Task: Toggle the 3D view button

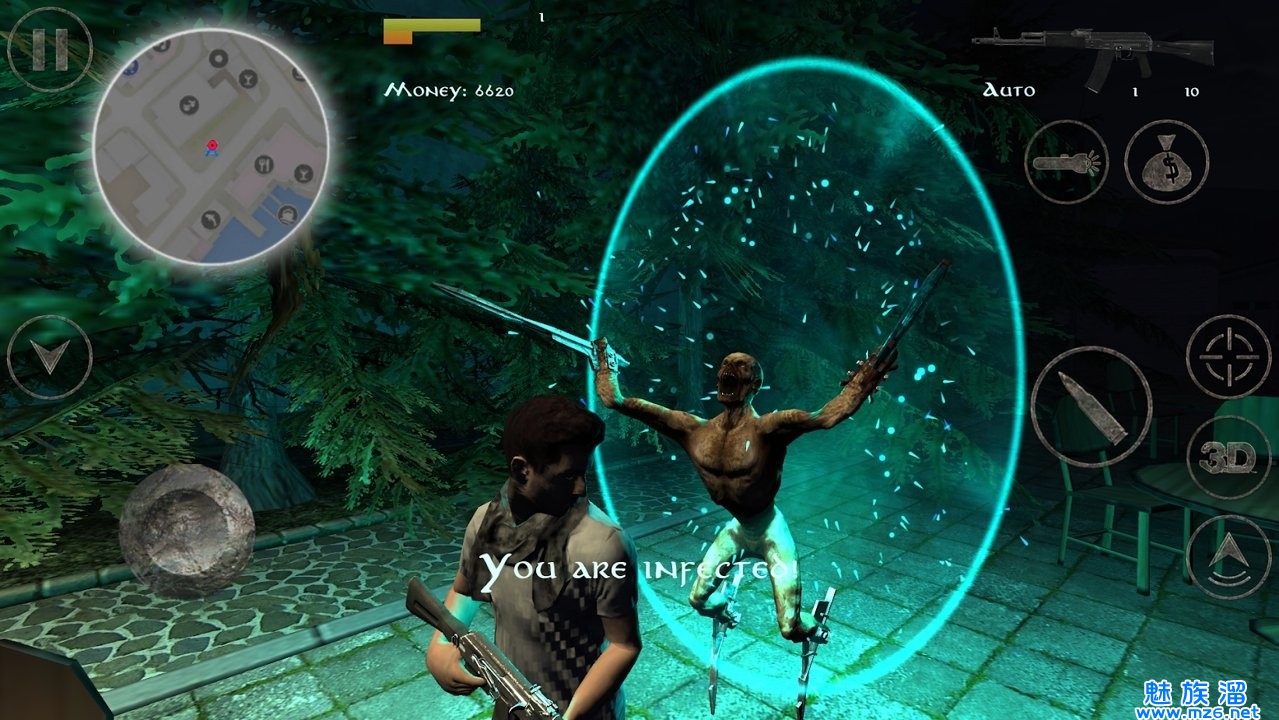Action: tap(1227, 458)
